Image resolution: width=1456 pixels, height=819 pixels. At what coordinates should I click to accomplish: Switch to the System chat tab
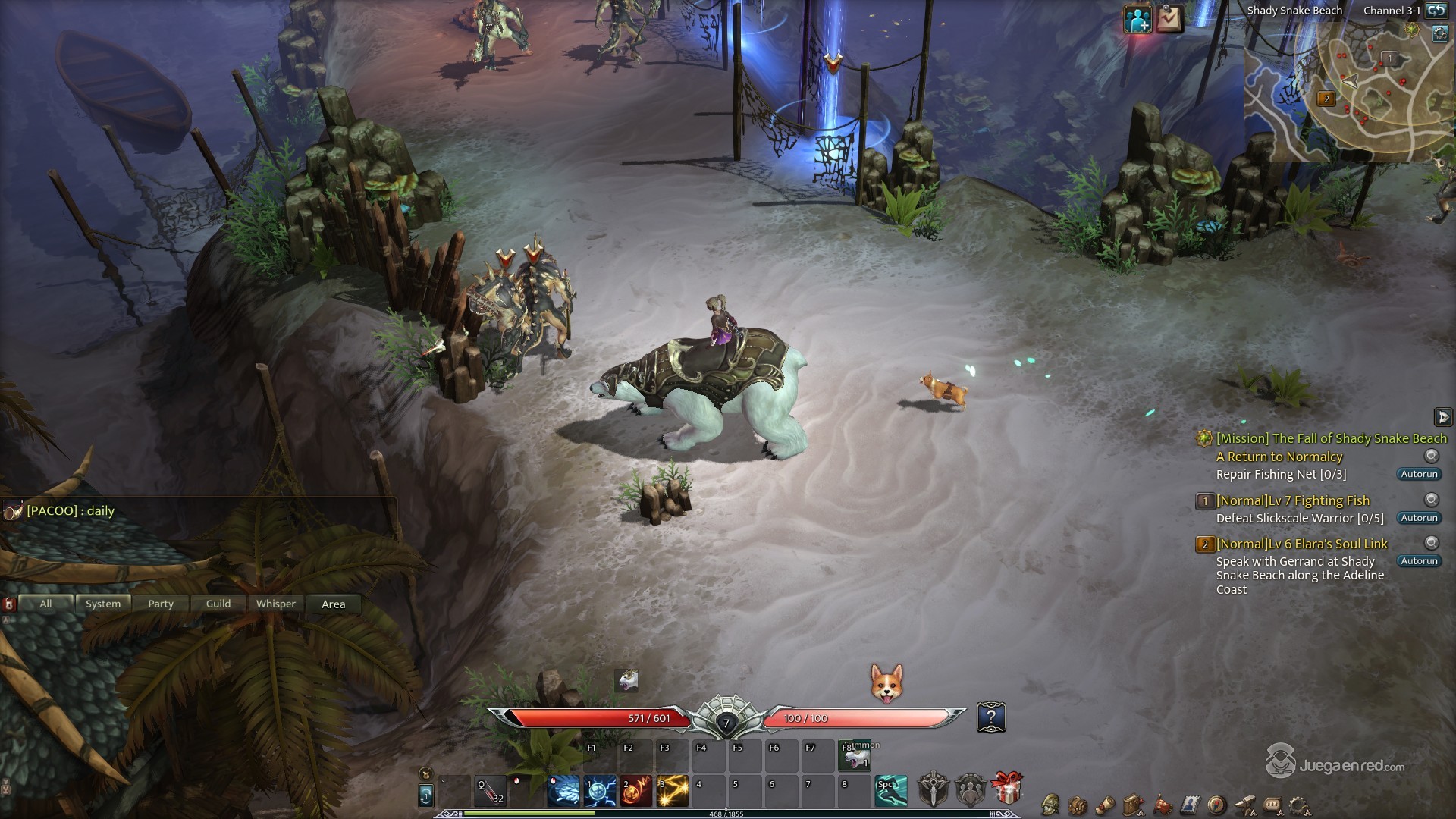click(103, 604)
